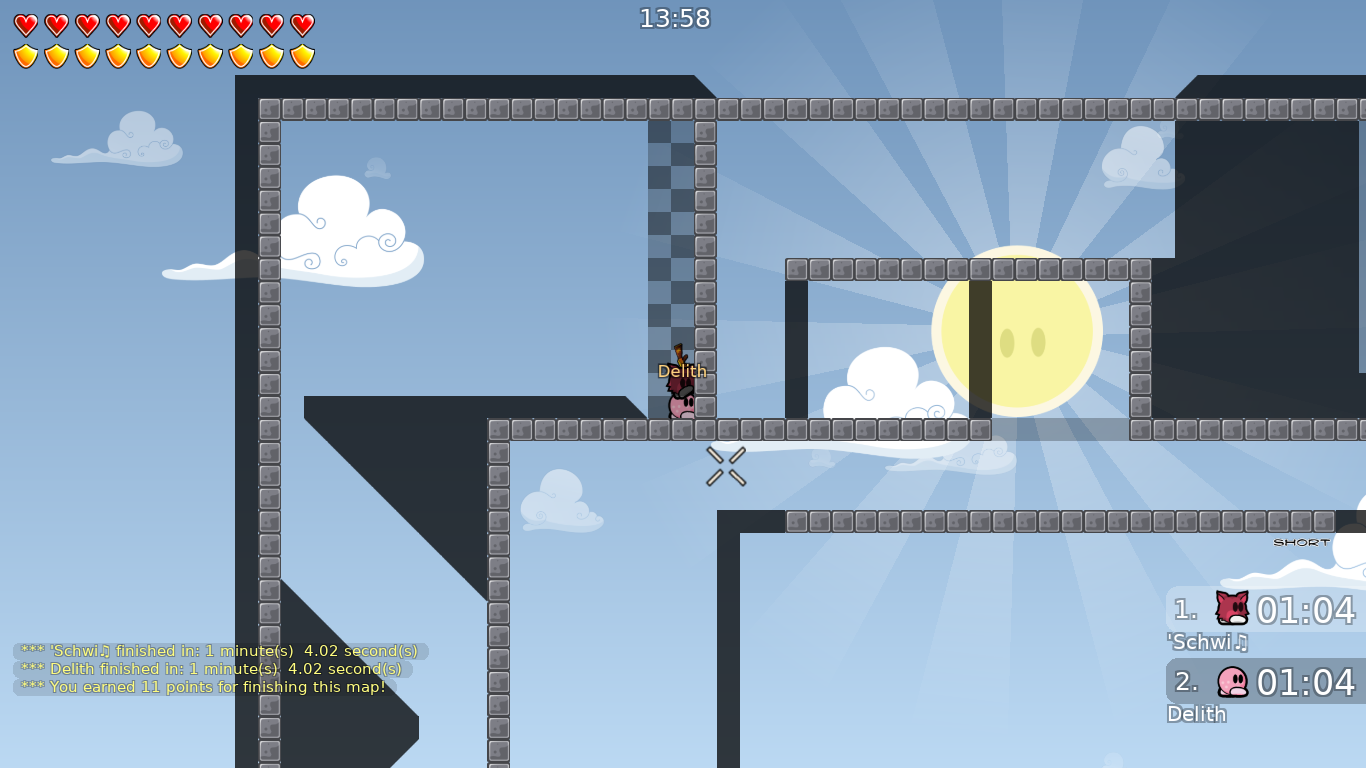
Task: Click the crosshair aiming reticle
Action: (x=724, y=466)
